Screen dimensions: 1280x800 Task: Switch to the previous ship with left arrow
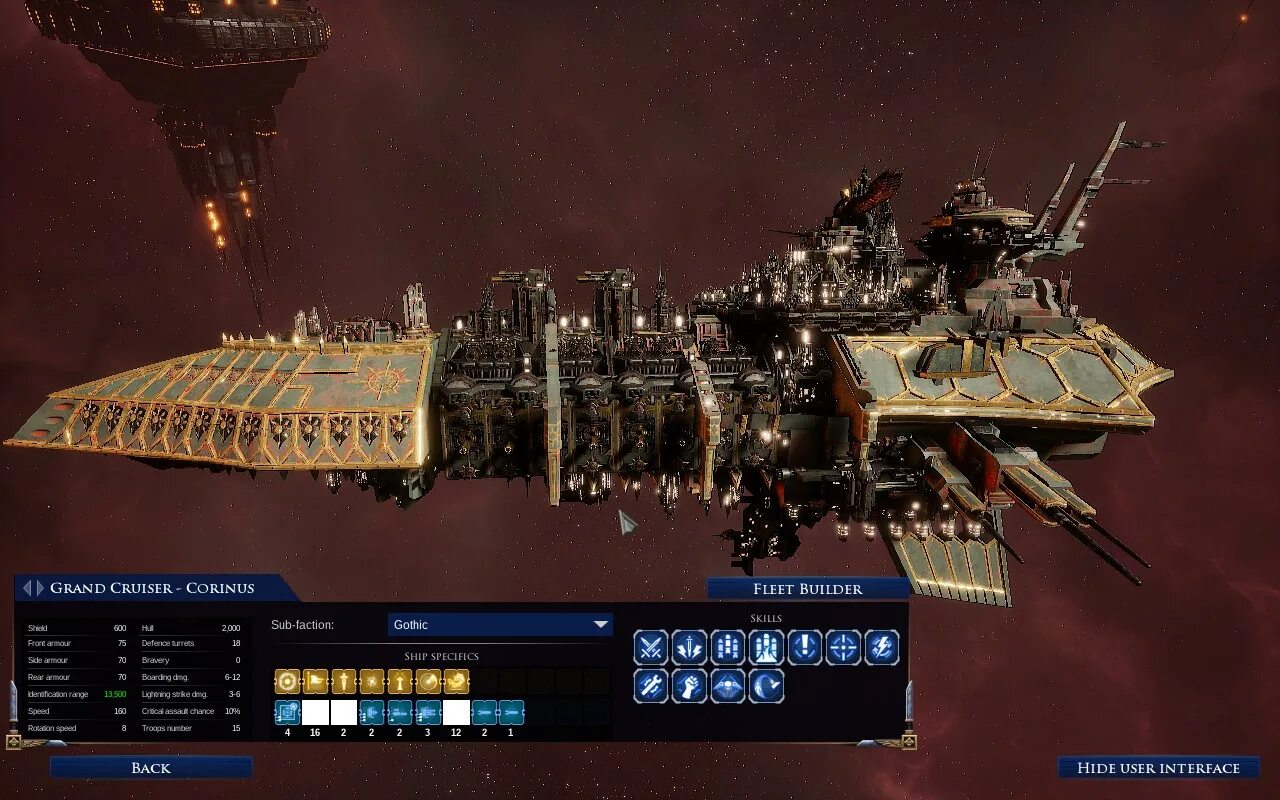27,588
